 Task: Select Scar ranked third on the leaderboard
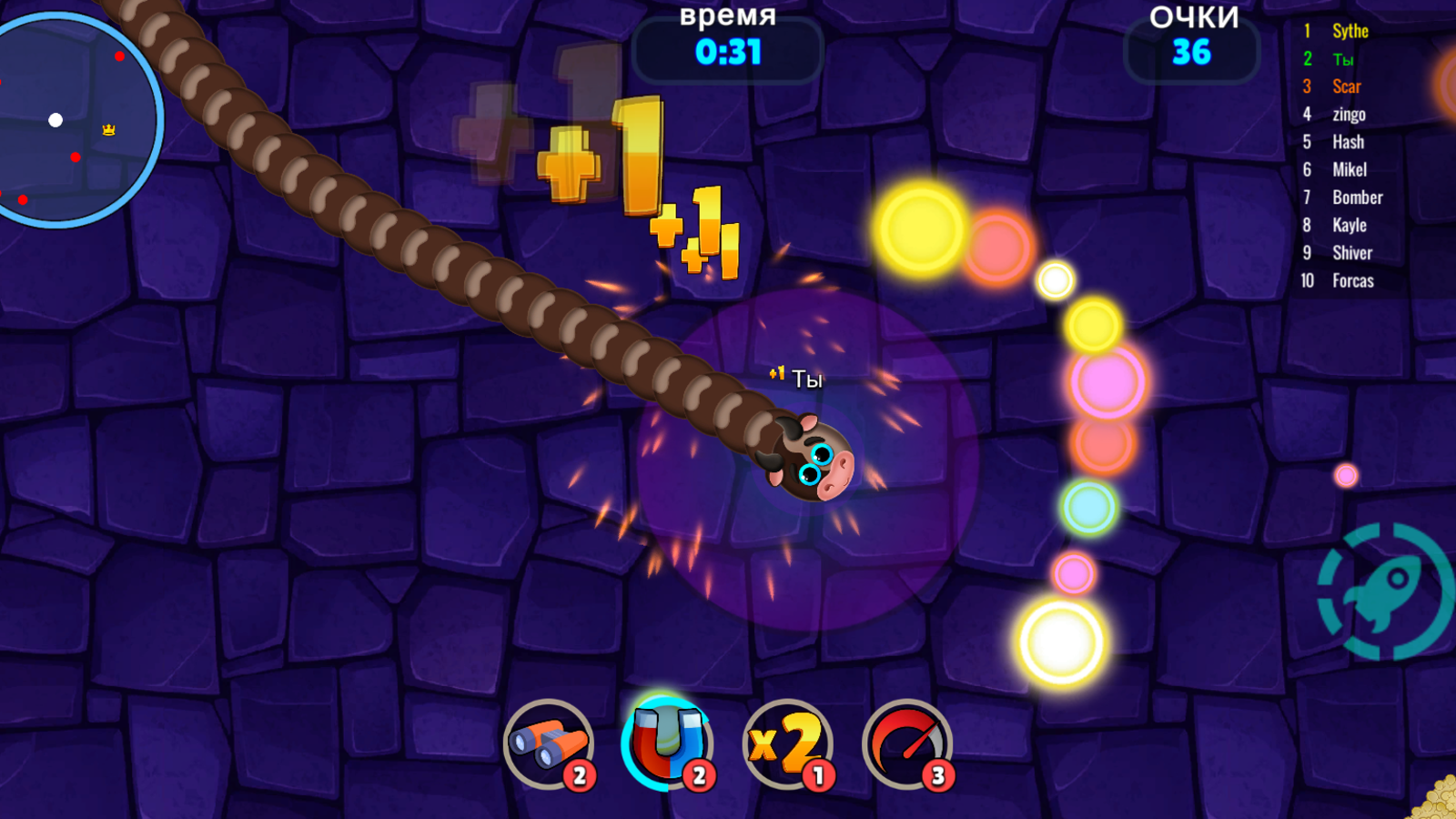[x=1346, y=86]
